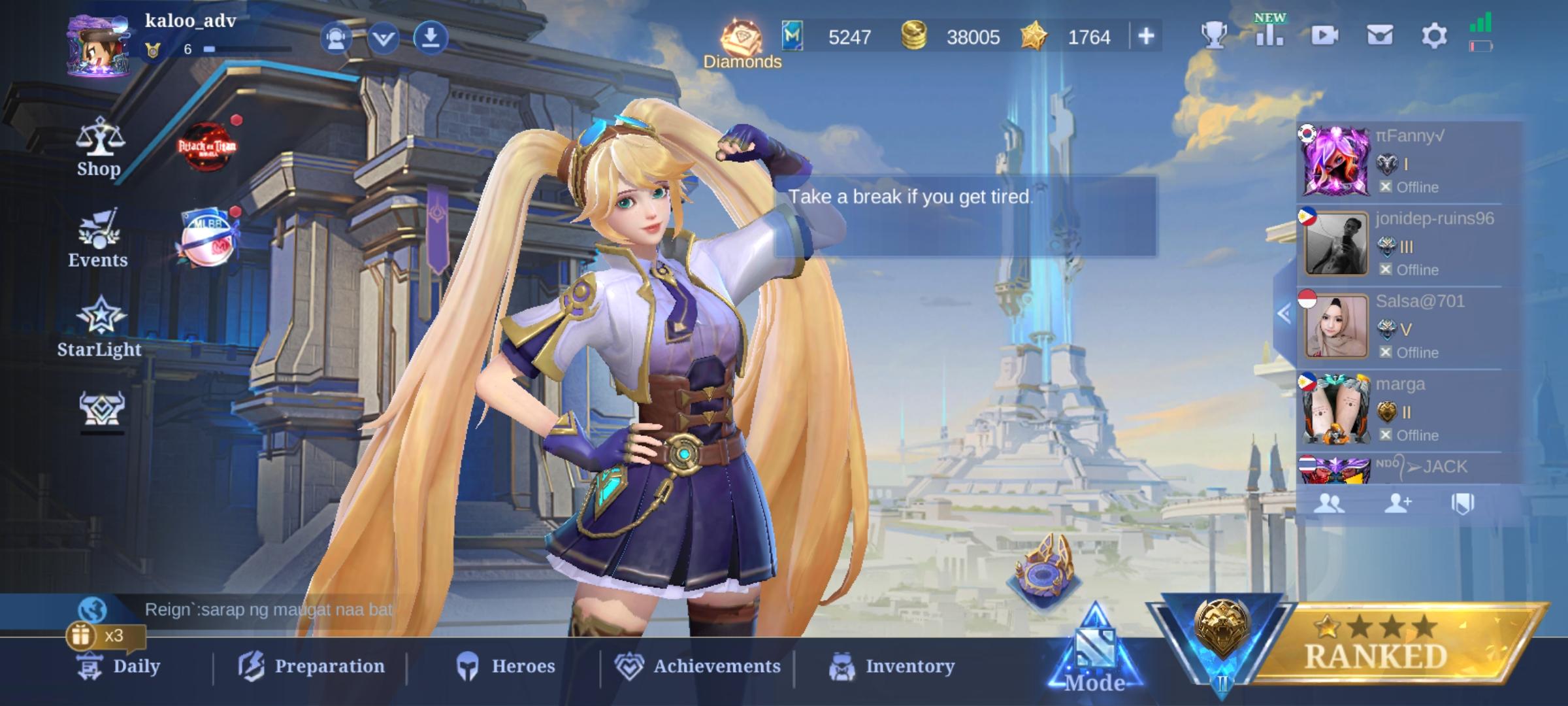Open the game settings
Viewport: 1568px width, 706px height.
pyautogui.click(x=1435, y=37)
